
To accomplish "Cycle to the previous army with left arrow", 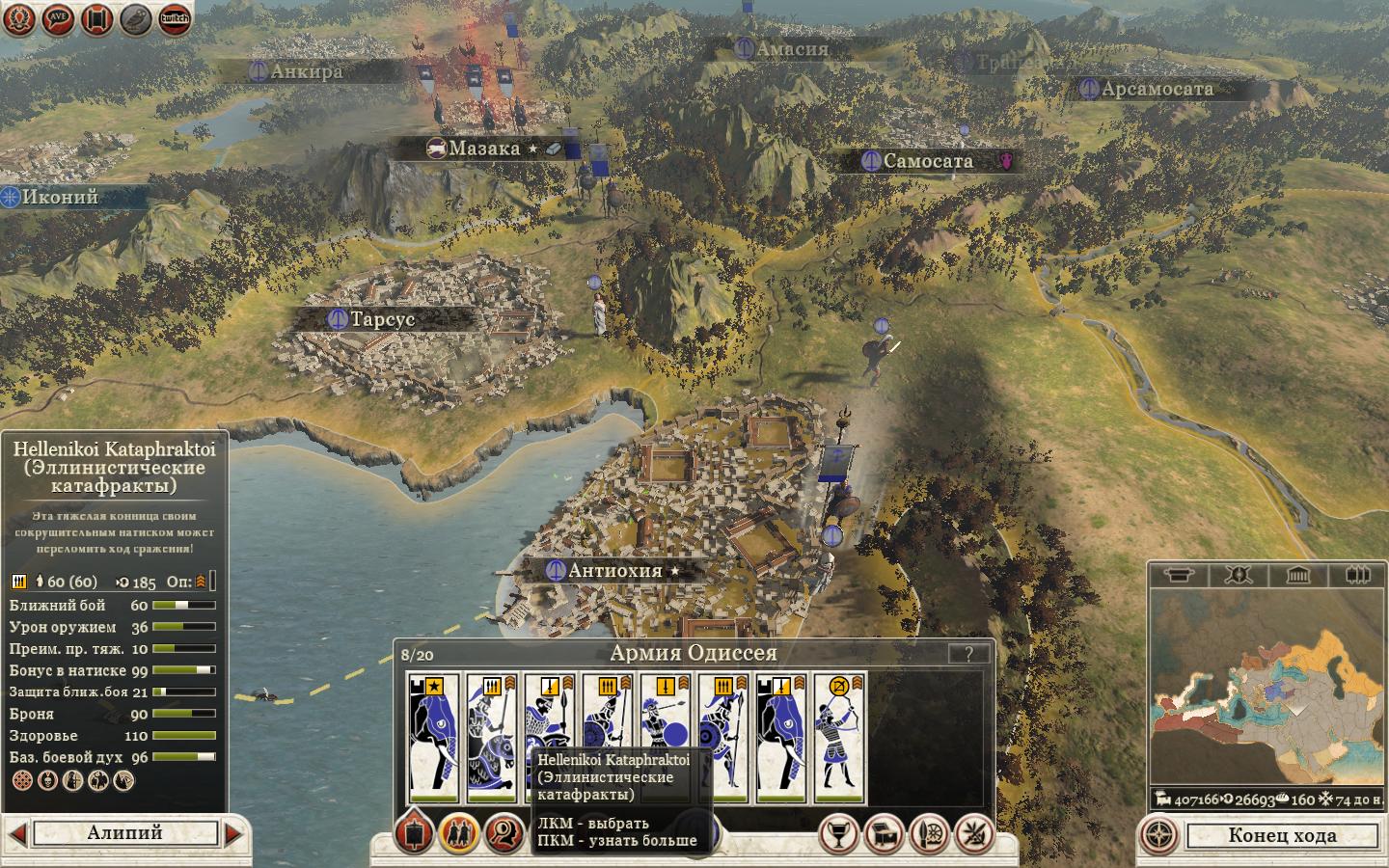I will pyautogui.click(x=16, y=832).
